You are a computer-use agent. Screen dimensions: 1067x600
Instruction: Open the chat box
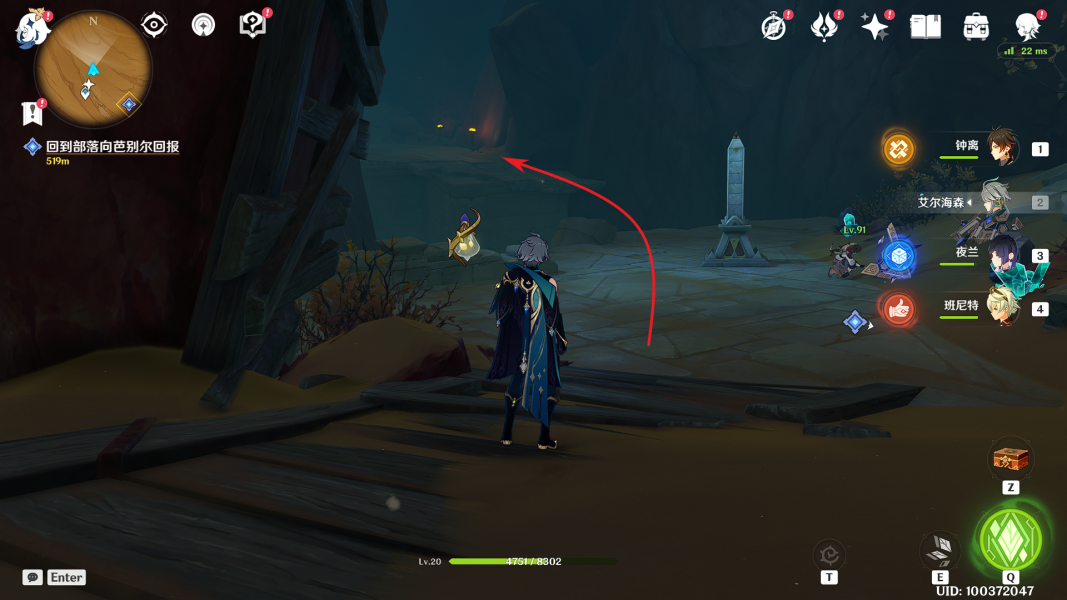point(33,577)
